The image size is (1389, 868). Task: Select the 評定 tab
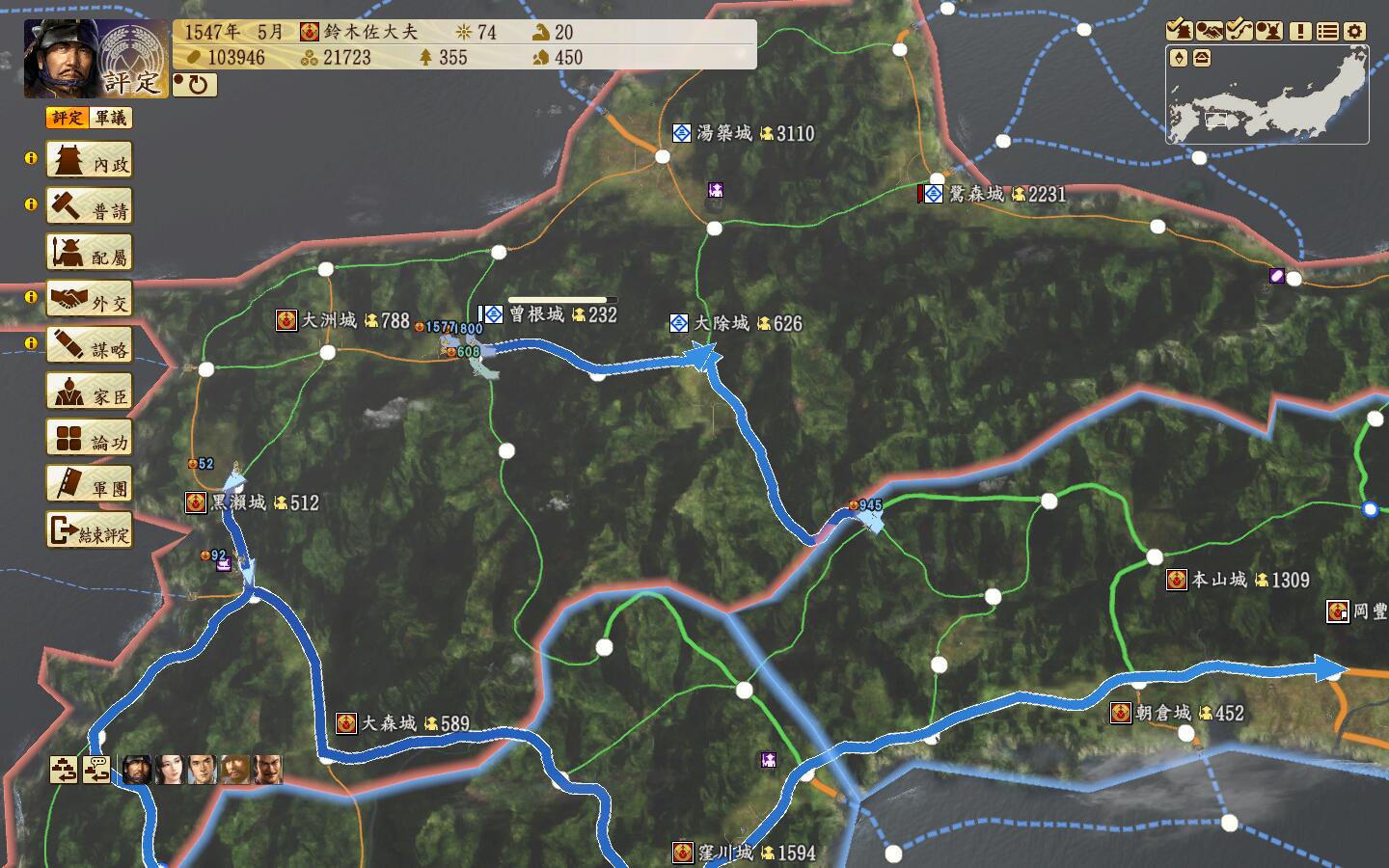[x=68, y=118]
